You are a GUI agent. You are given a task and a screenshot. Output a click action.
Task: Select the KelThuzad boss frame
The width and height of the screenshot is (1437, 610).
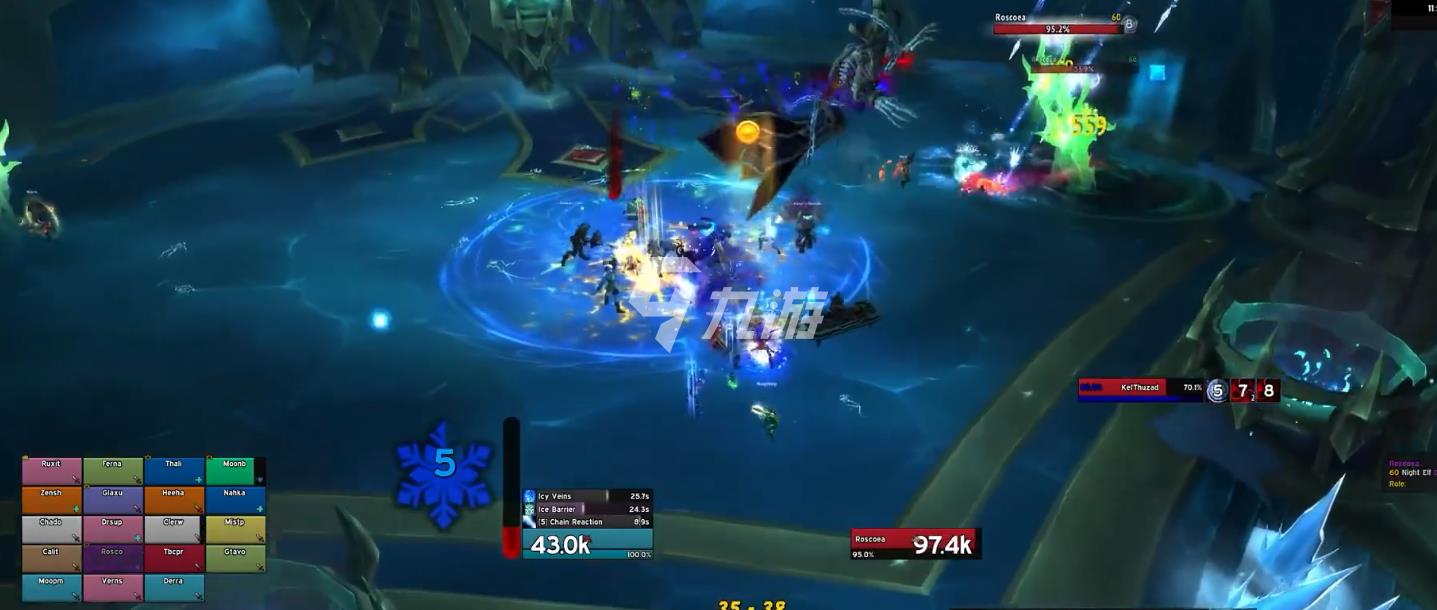(x=1140, y=389)
